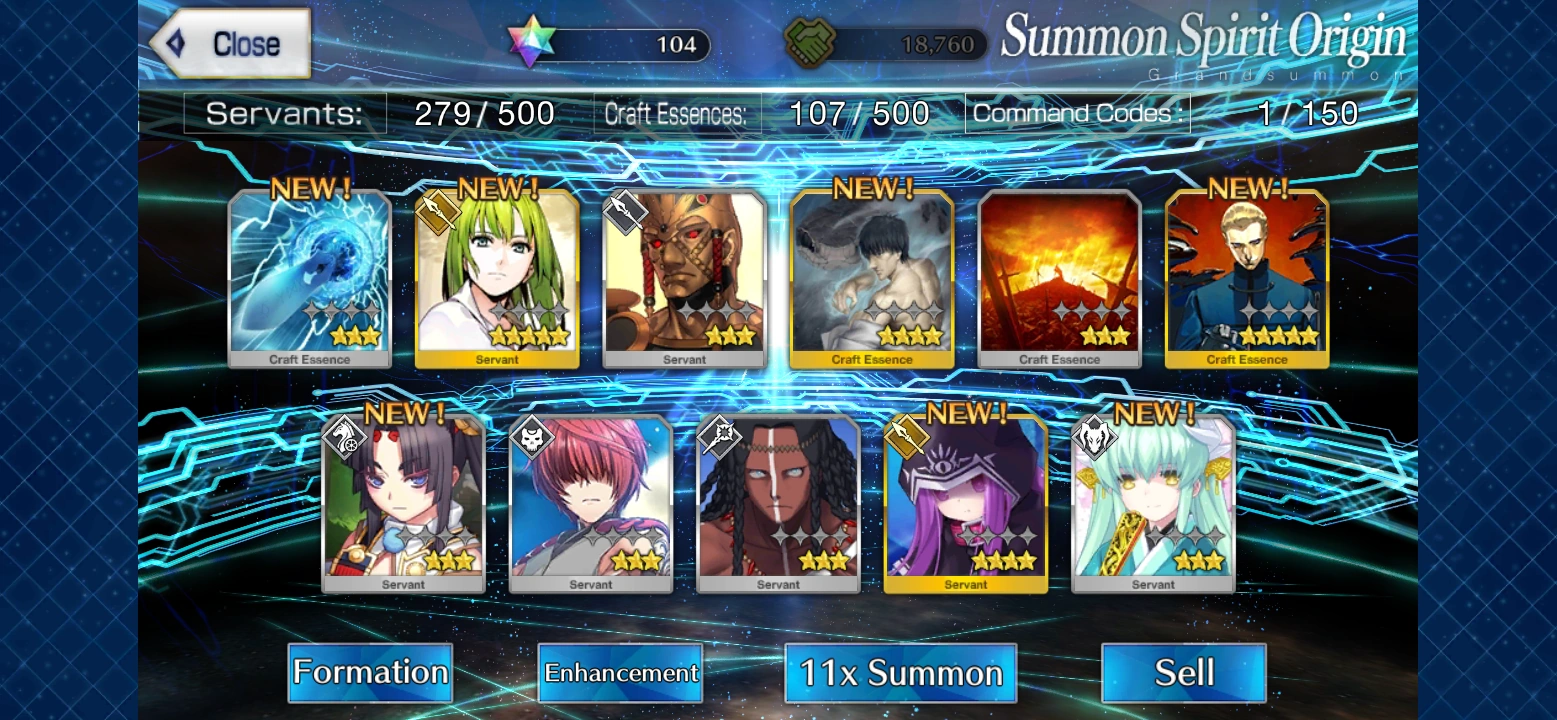The image size is (1557, 720).
Task: Select the blue swirling Craft Essence card
Action: point(309,275)
